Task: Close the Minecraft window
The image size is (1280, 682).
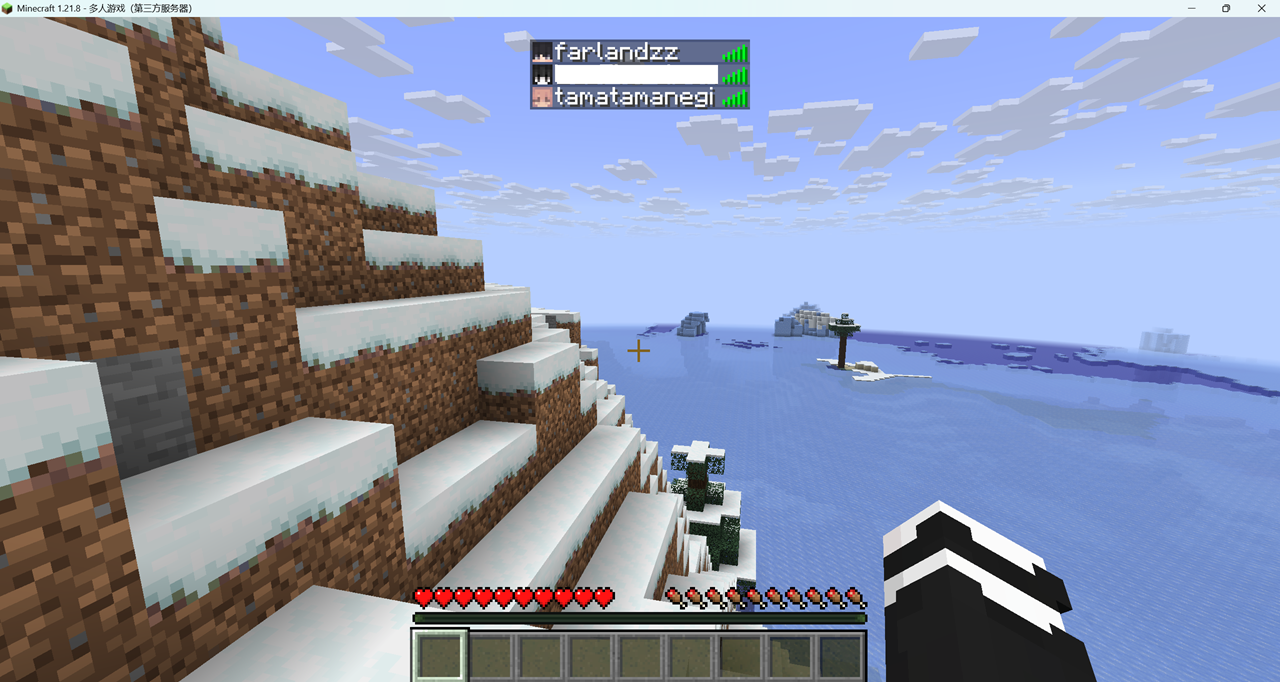Action: click(1260, 8)
